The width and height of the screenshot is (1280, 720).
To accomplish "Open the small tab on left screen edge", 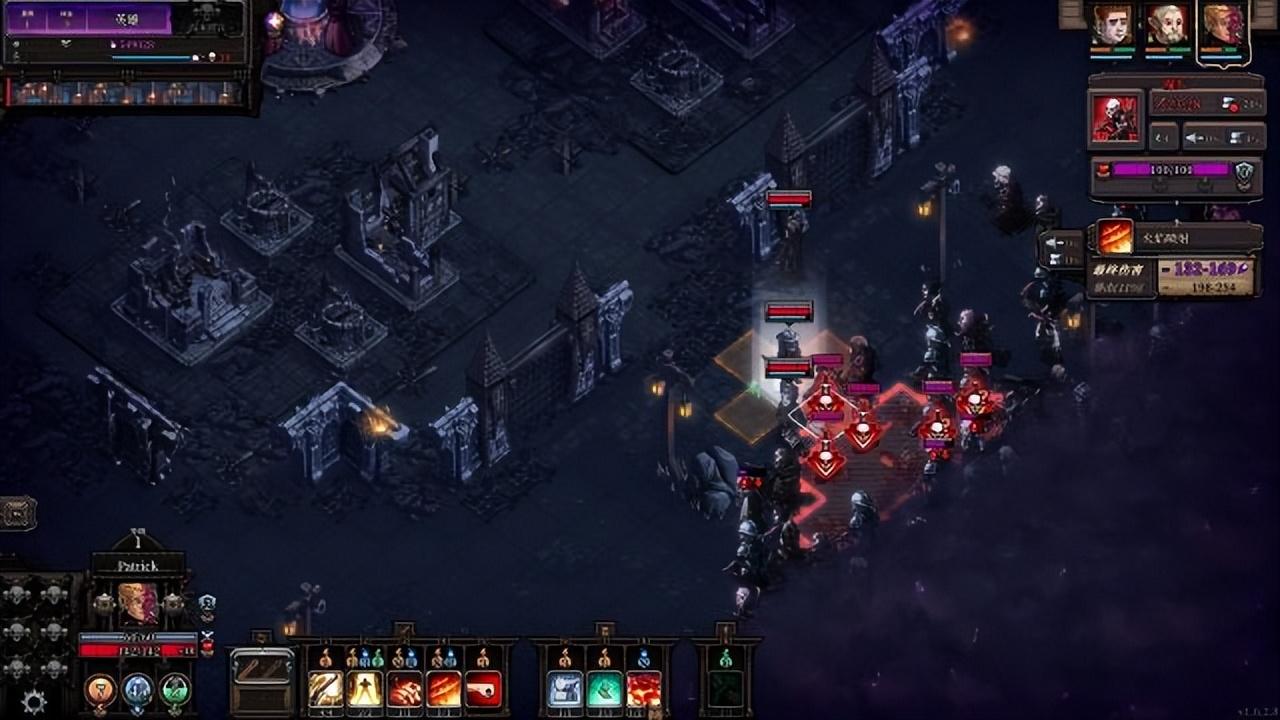I will point(18,513).
